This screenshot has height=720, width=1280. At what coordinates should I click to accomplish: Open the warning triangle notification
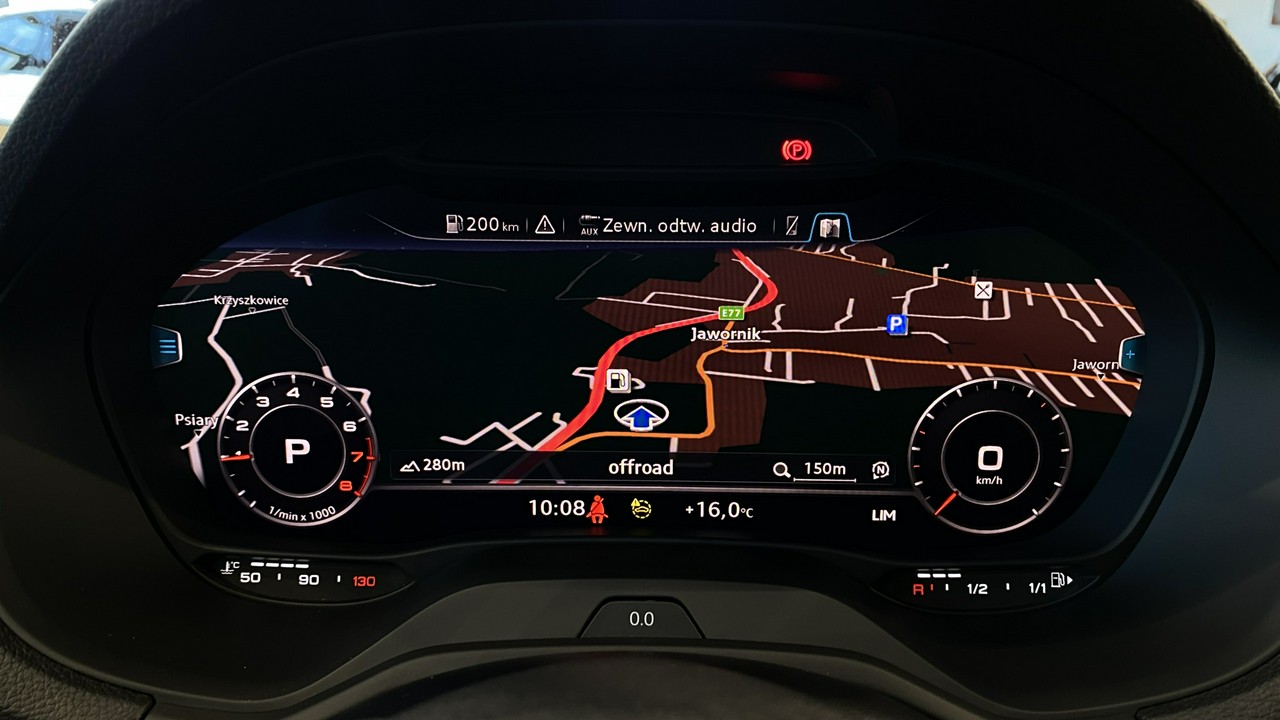click(x=544, y=225)
